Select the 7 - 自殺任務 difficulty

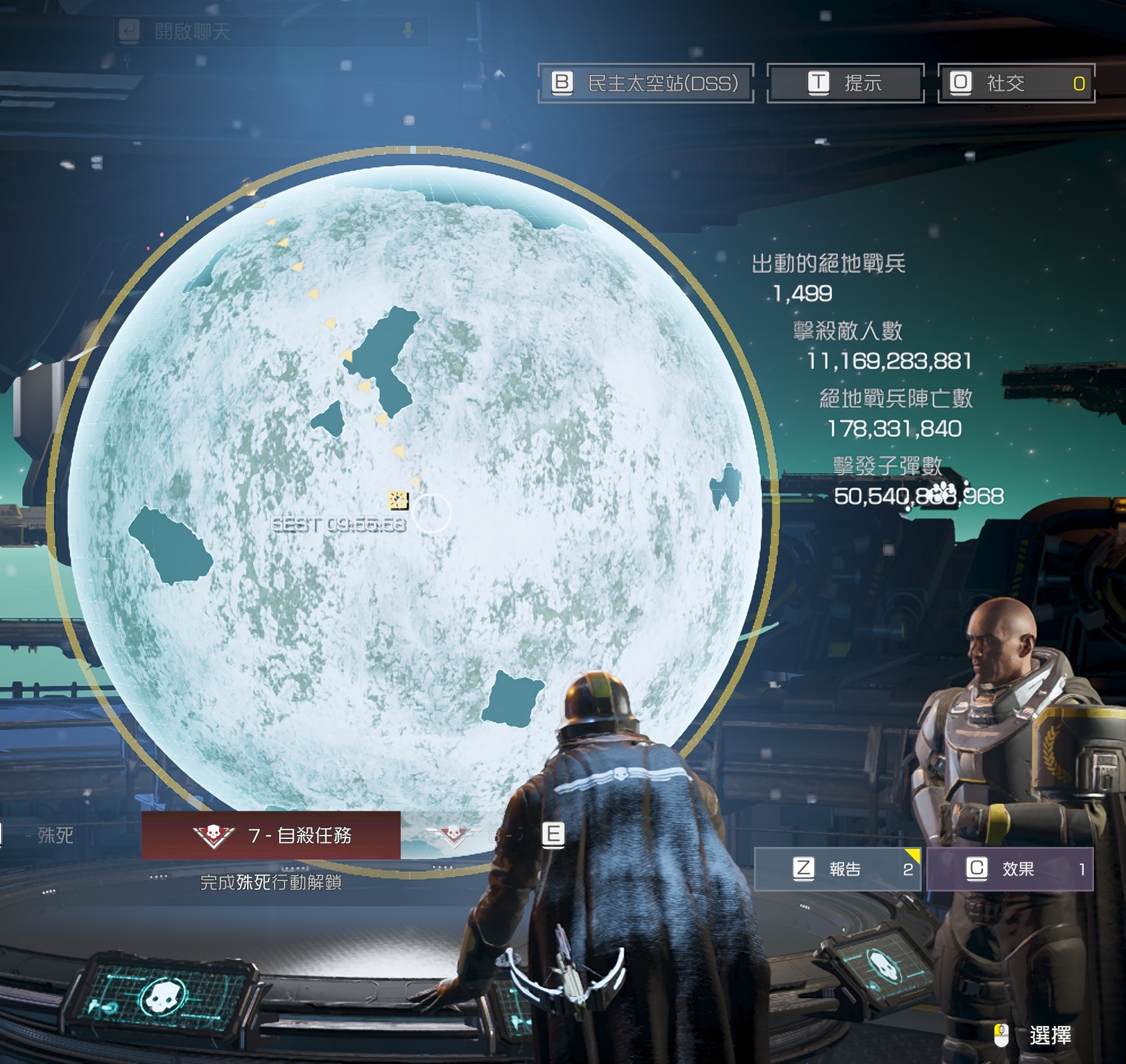pos(271,835)
